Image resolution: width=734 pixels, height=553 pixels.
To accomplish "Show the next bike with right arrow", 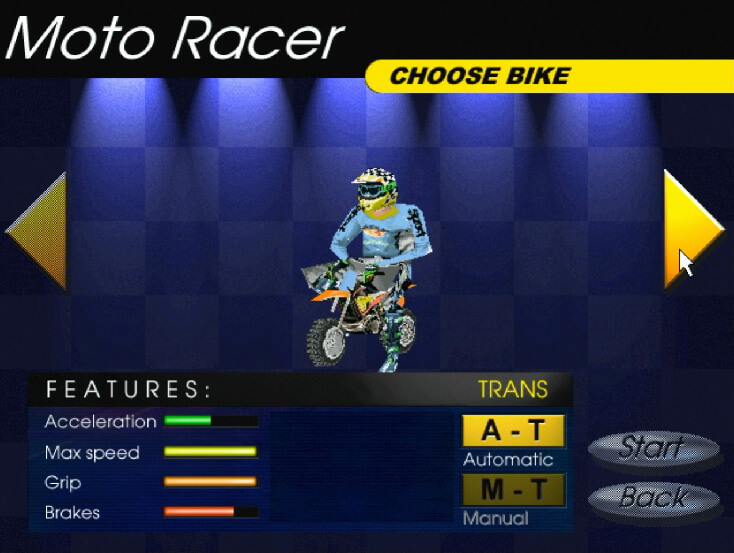I will pyautogui.click(x=689, y=229).
